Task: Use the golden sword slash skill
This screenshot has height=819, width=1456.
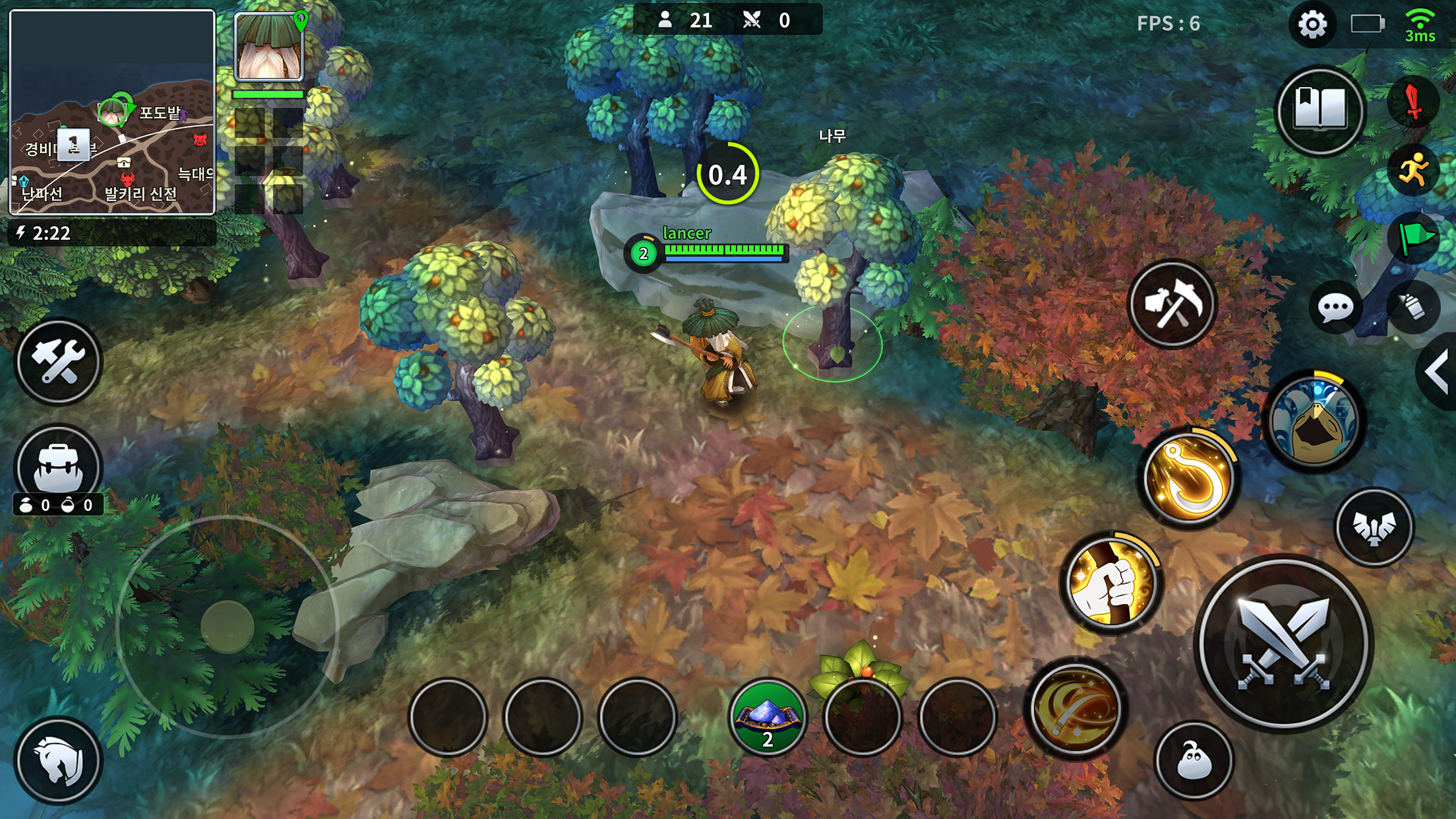Action: click(x=1076, y=710)
